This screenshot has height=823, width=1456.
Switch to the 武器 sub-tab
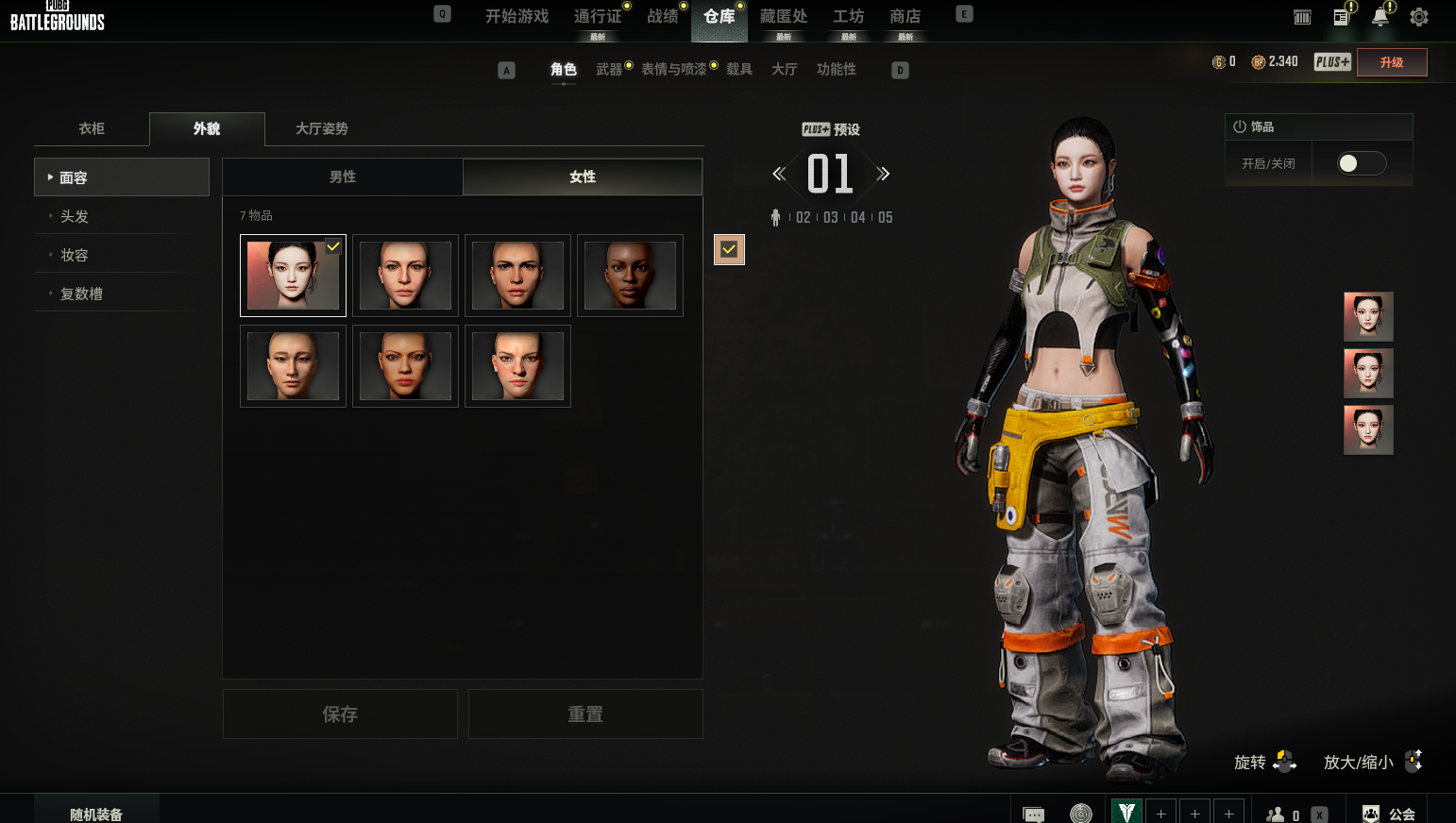pyautogui.click(x=609, y=69)
